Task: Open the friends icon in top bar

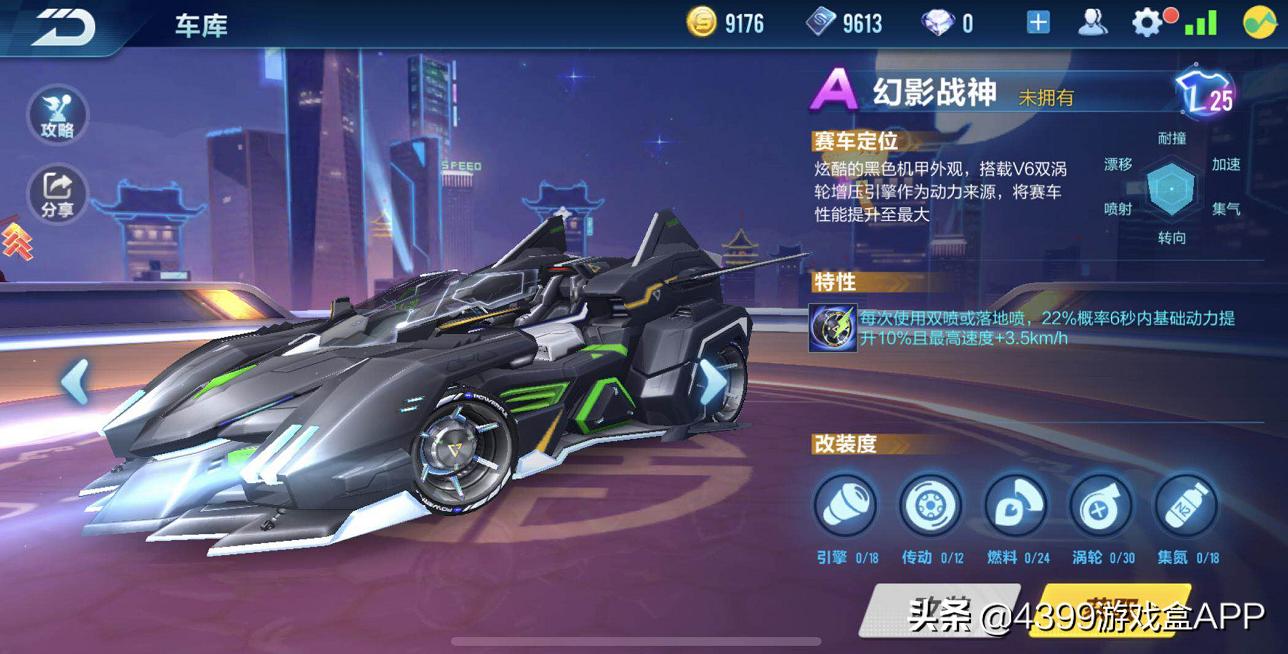Action: [x=1093, y=23]
